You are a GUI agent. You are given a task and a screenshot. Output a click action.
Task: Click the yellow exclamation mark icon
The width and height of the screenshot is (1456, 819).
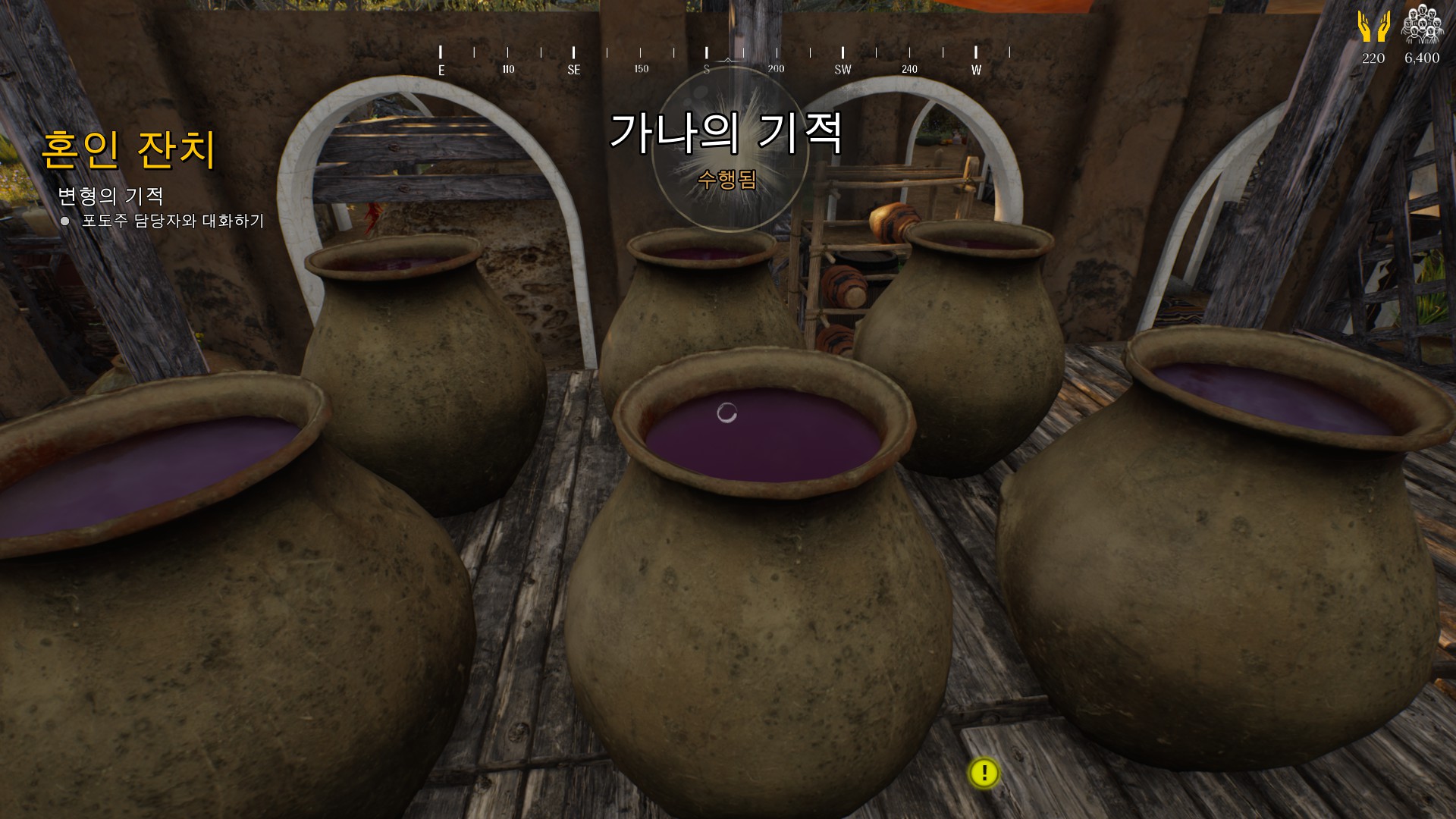(984, 773)
